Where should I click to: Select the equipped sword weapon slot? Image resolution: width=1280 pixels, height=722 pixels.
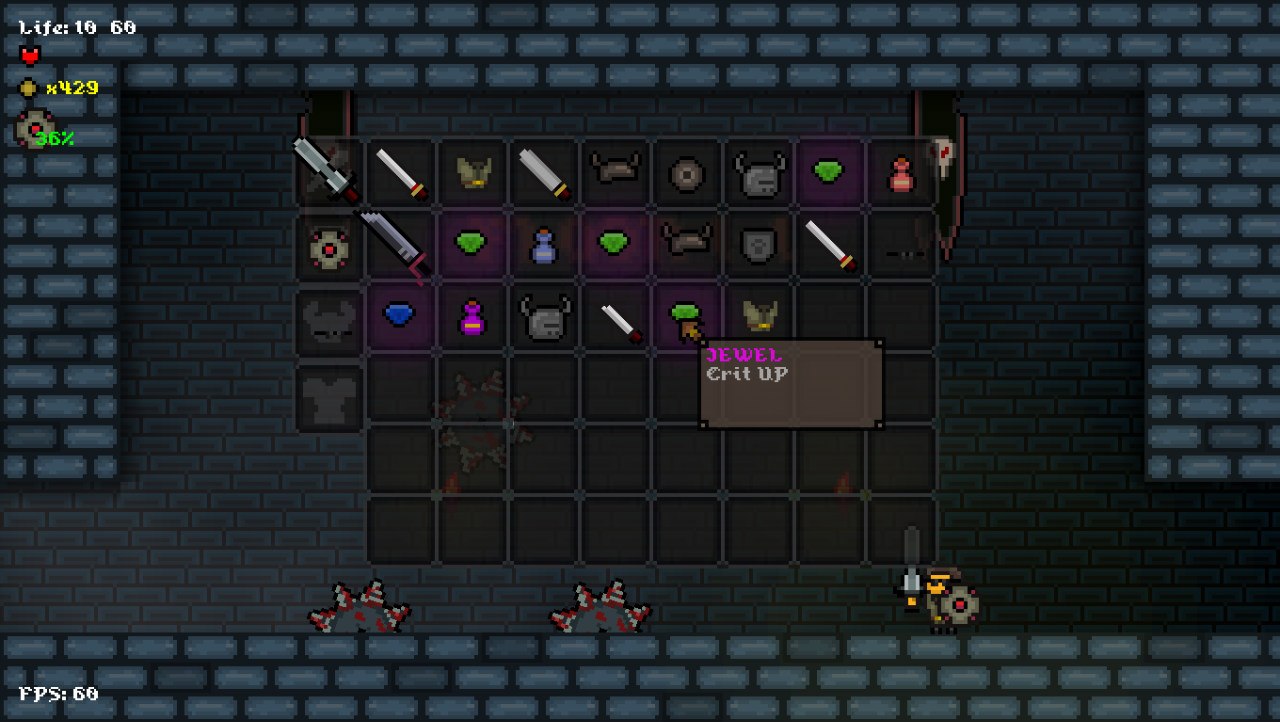[328, 172]
